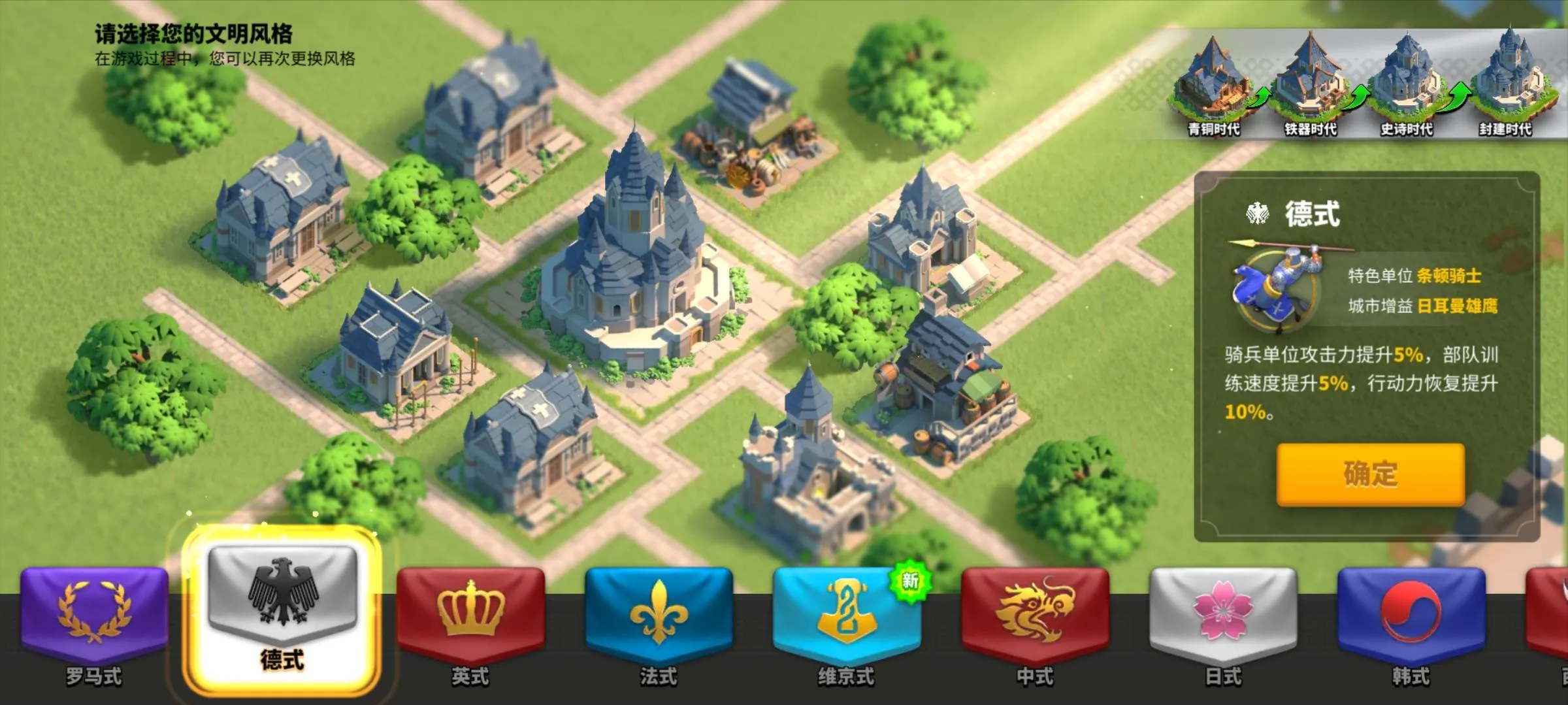Screen dimensions: 1568x705
Task: Preview the 青铜时代 Bronze Age building
Action: coord(1213,85)
